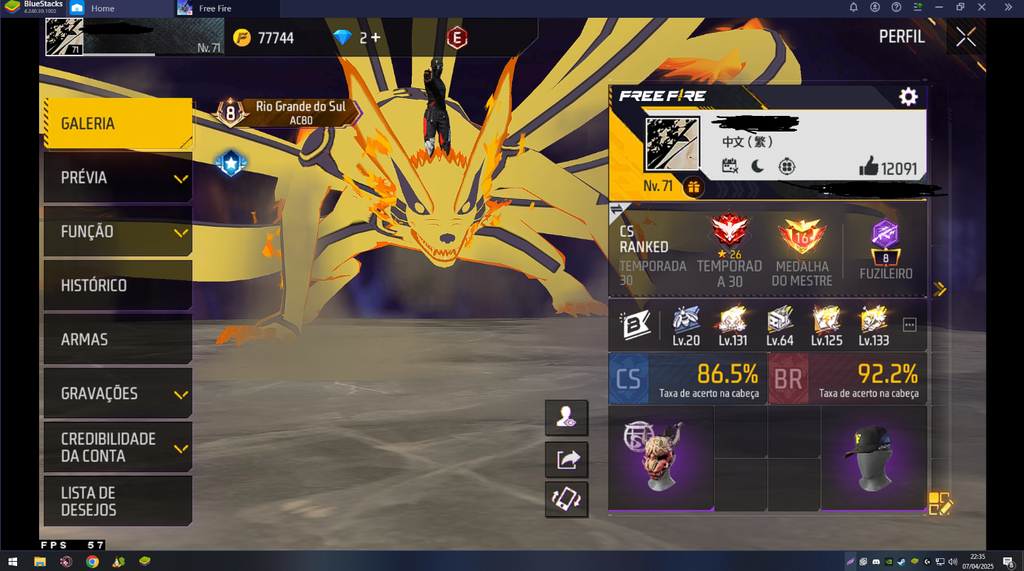Open the Galeria tab
The image size is (1024, 571).
116,124
